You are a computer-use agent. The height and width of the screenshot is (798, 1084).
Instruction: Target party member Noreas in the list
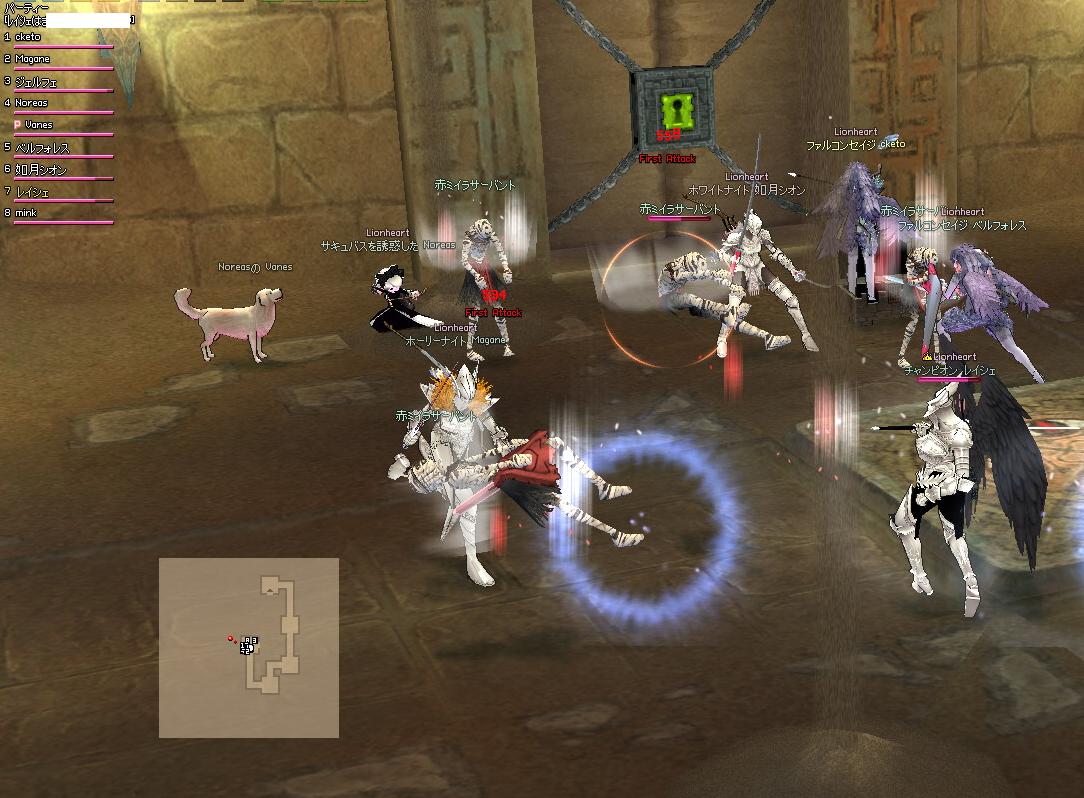click(x=32, y=103)
